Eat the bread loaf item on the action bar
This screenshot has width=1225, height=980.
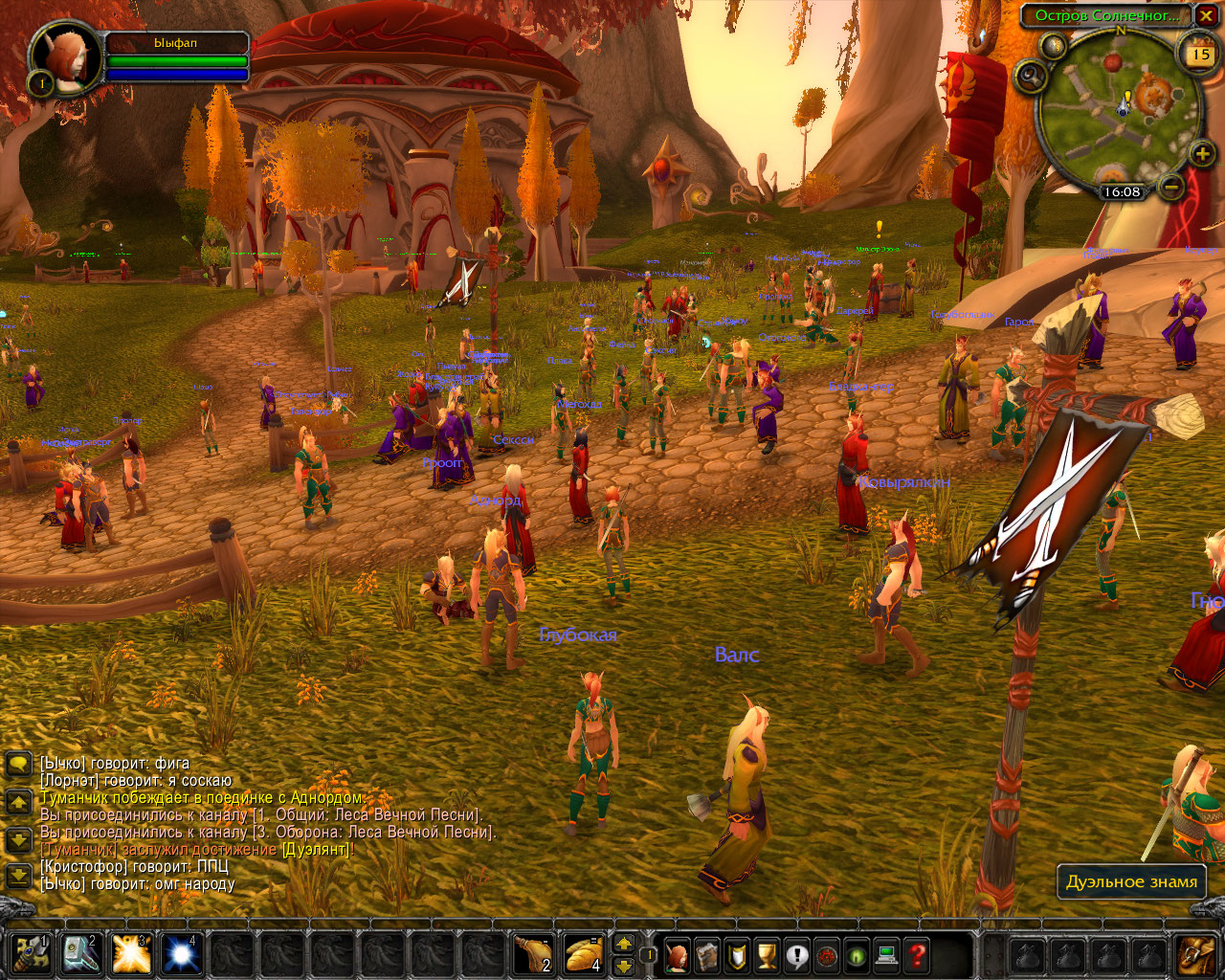click(x=584, y=954)
